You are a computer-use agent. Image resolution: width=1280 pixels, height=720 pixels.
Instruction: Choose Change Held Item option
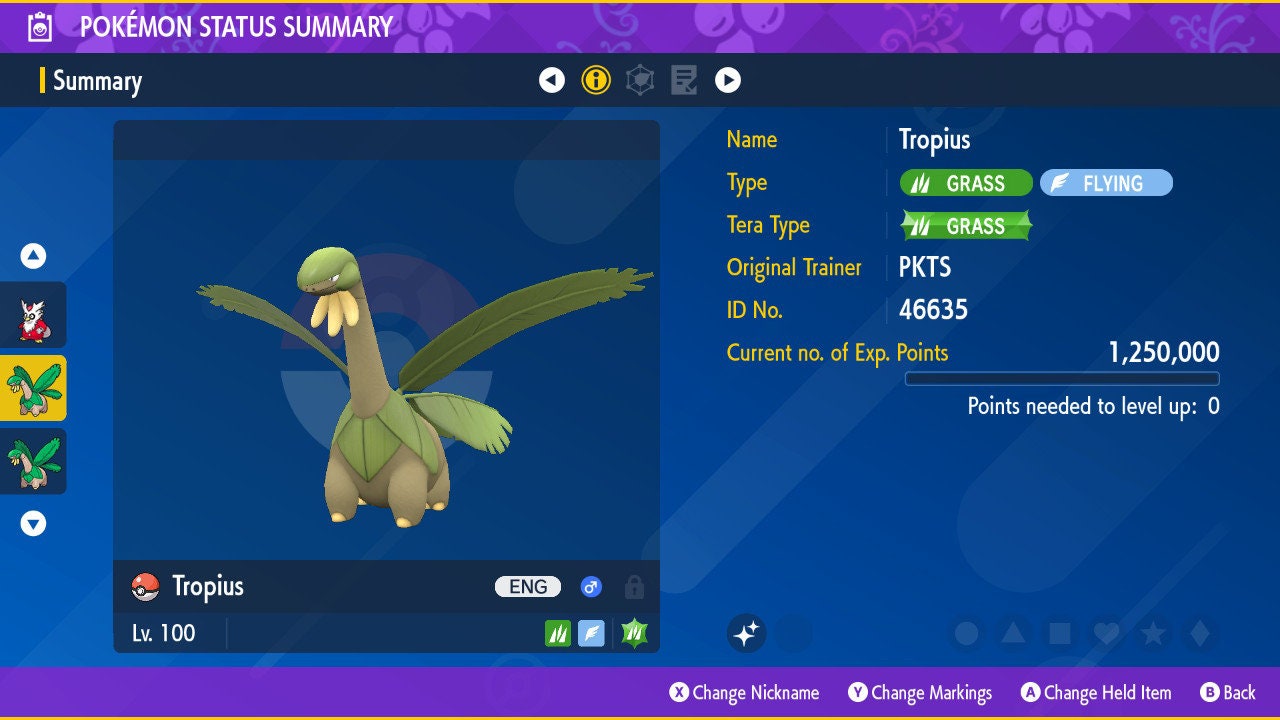(x=1095, y=692)
